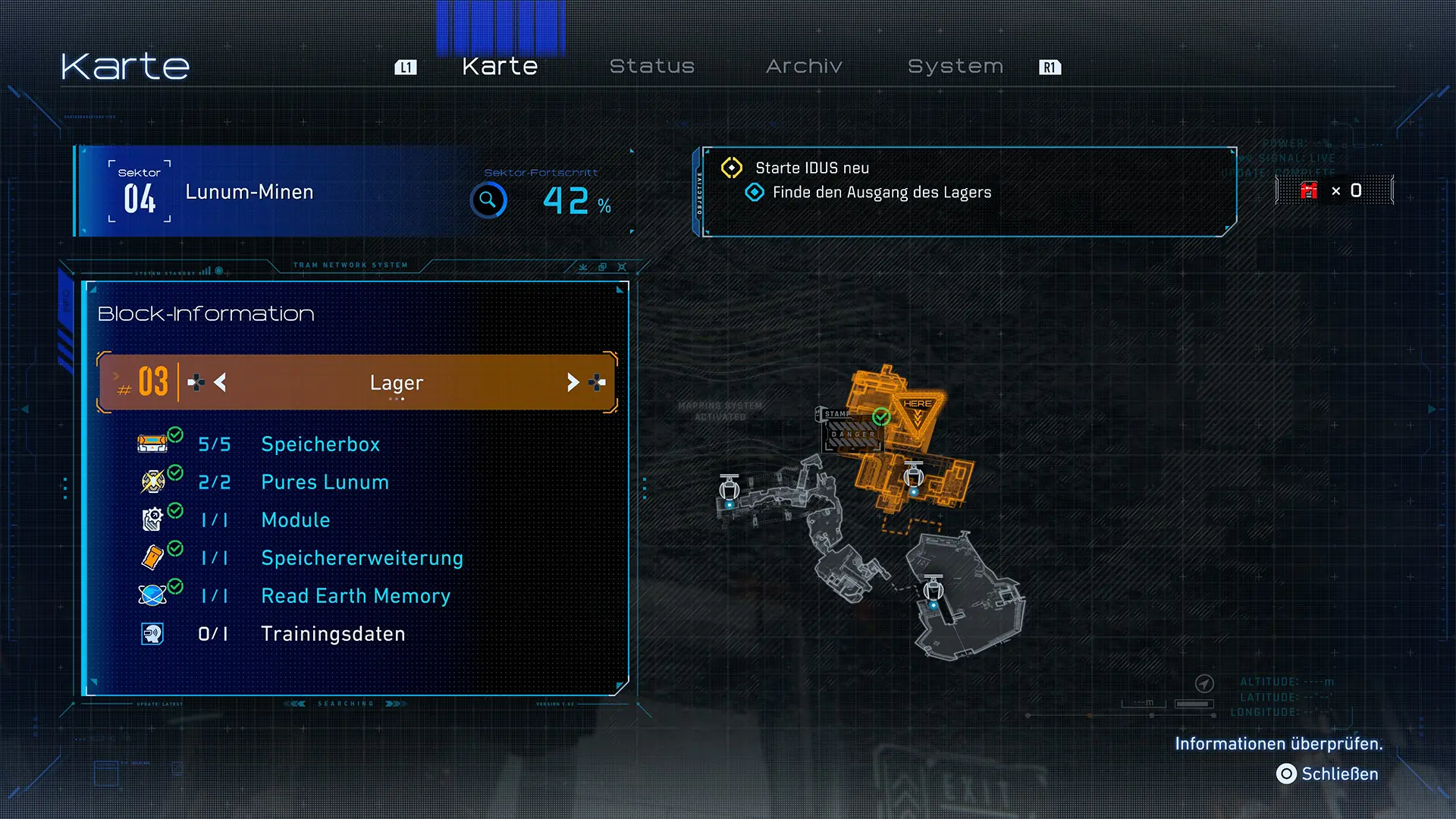The width and height of the screenshot is (1456, 819).
Task: Pick the Speichererweiterung row
Action: pyautogui.click(x=362, y=558)
